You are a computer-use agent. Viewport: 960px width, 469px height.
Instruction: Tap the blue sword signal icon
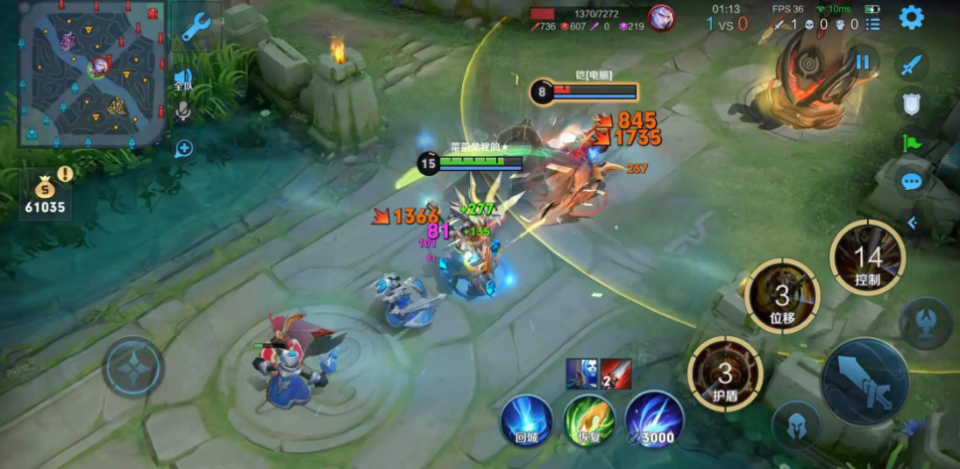[910, 65]
